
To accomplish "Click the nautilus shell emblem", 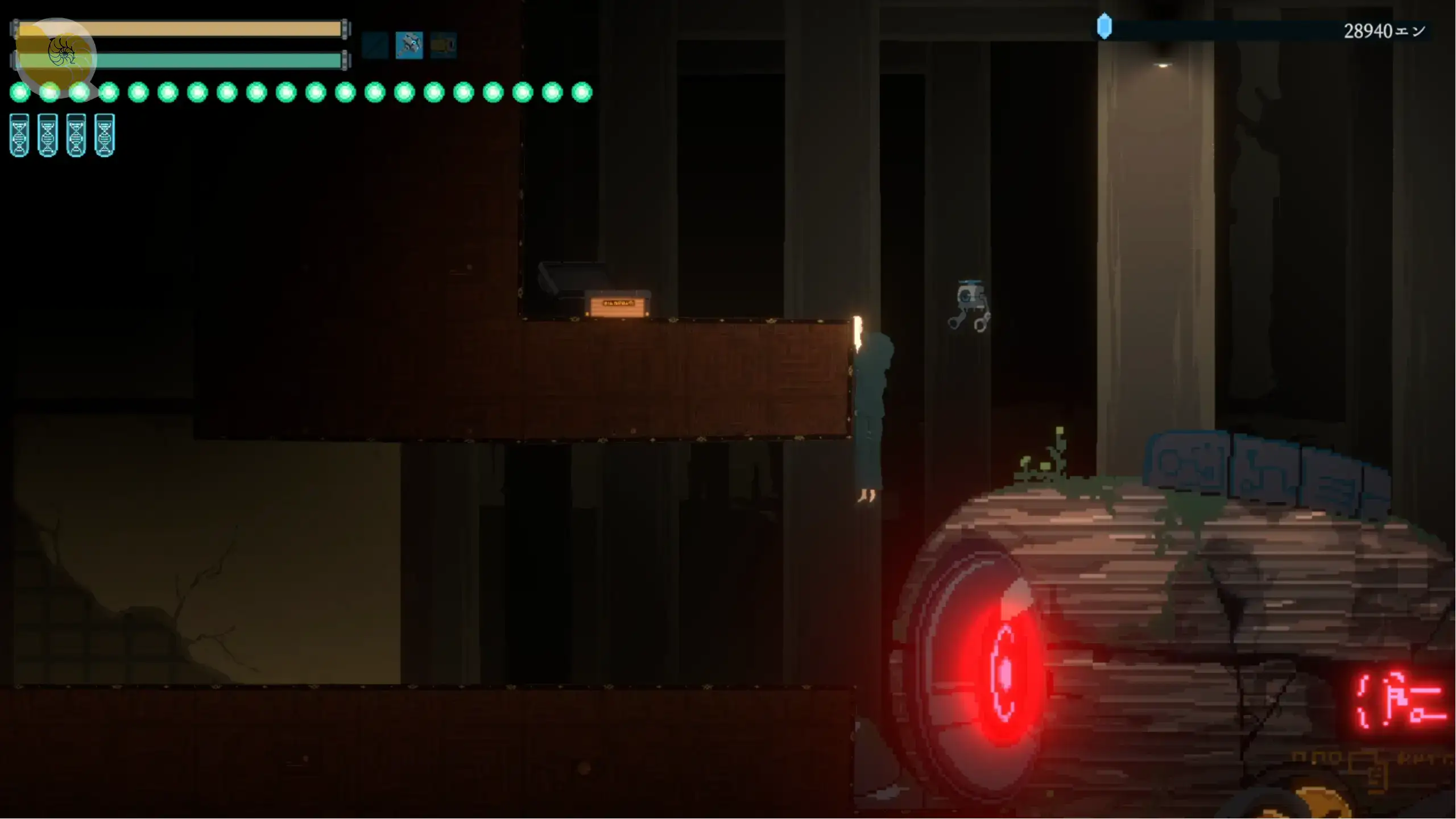I will tap(61, 52).
